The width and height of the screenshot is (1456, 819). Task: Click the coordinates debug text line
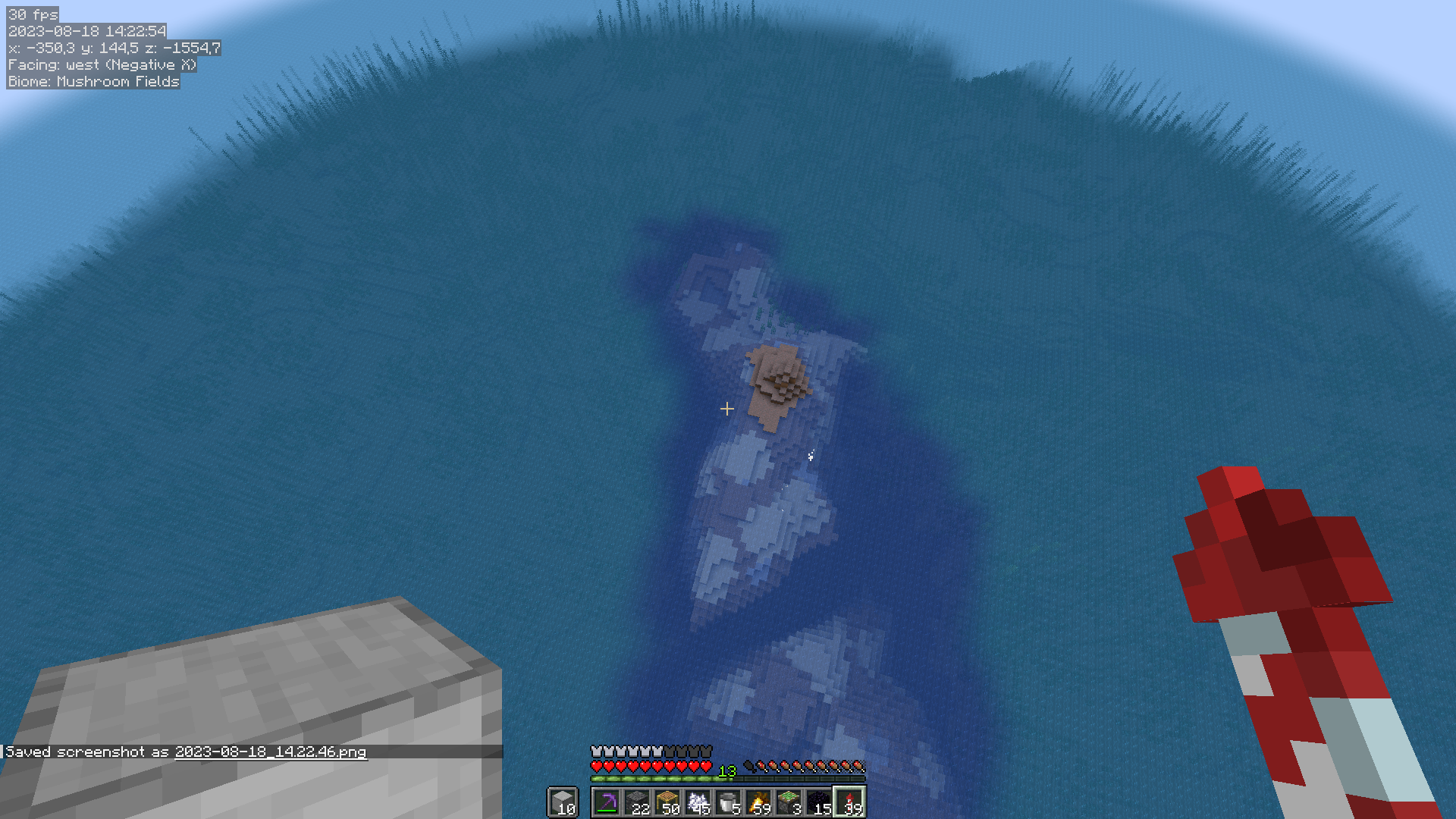(x=112, y=48)
